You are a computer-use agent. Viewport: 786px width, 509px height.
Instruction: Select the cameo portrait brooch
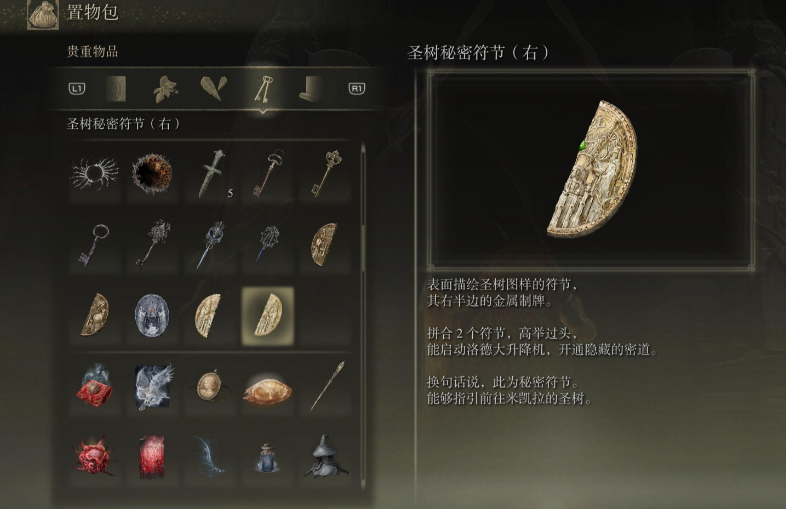(210, 384)
